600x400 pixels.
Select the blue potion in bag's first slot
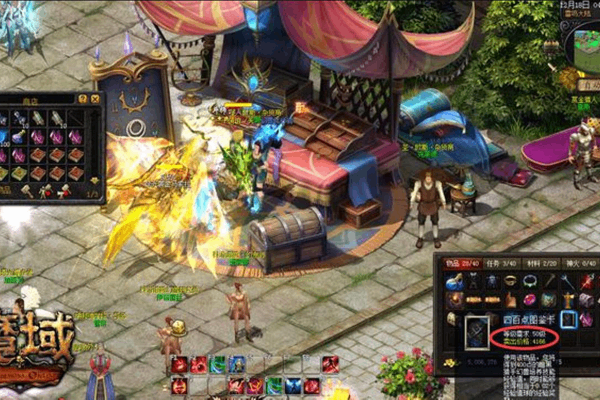[455, 282]
